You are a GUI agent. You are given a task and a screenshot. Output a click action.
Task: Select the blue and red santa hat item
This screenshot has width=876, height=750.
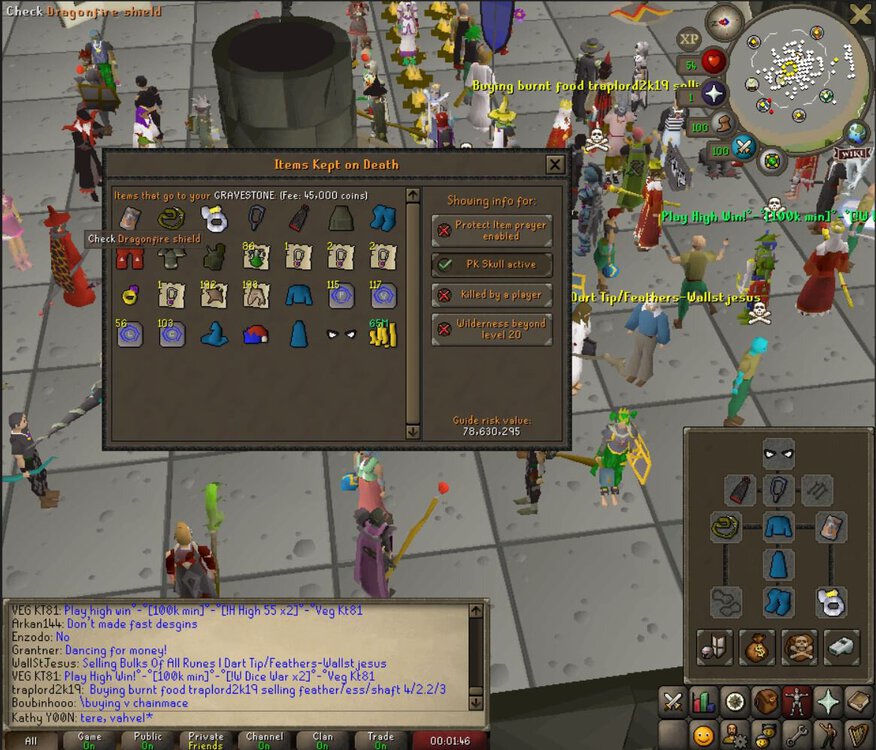(254, 334)
